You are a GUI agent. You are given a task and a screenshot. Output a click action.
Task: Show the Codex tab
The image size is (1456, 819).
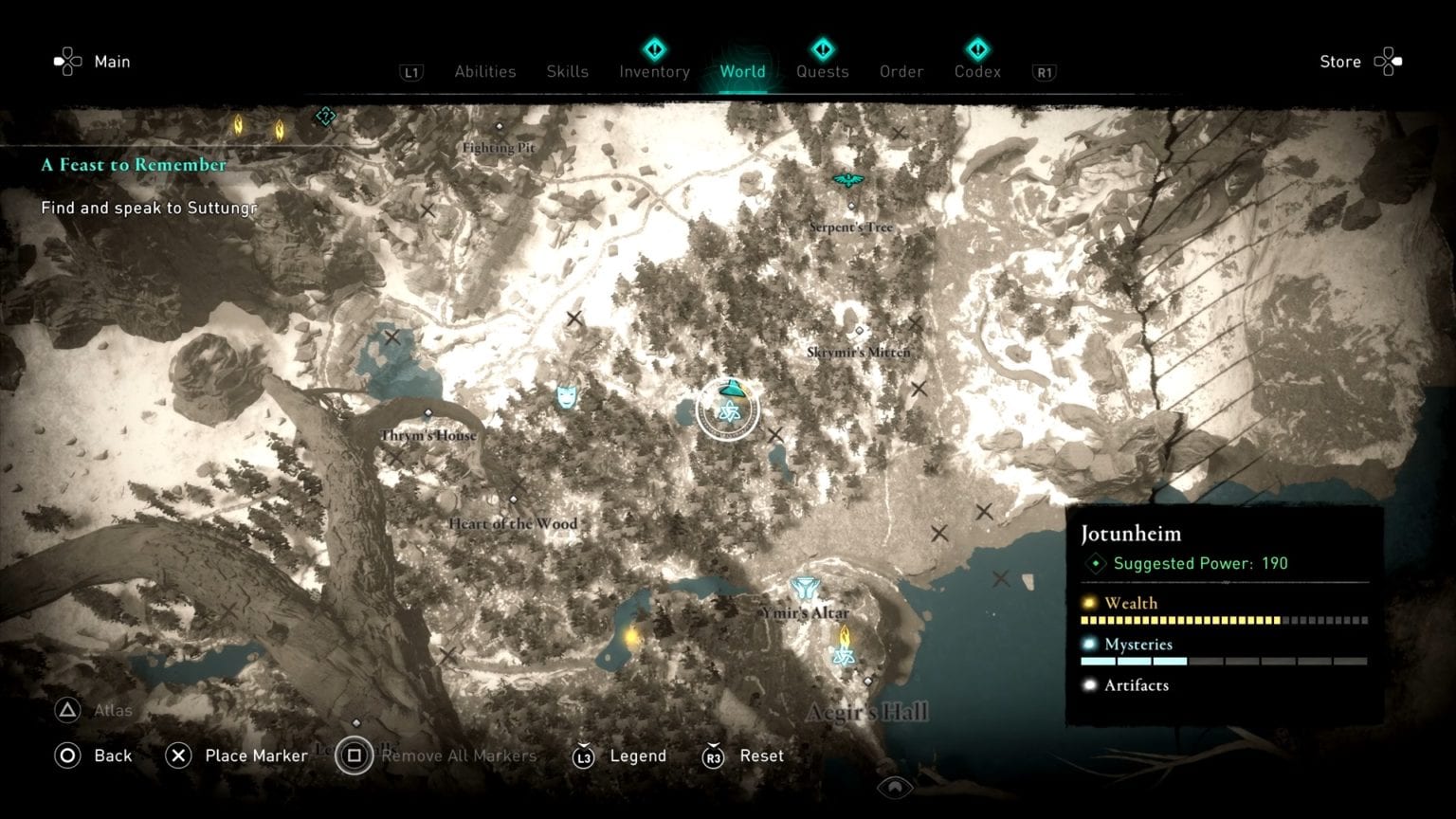click(x=977, y=72)
